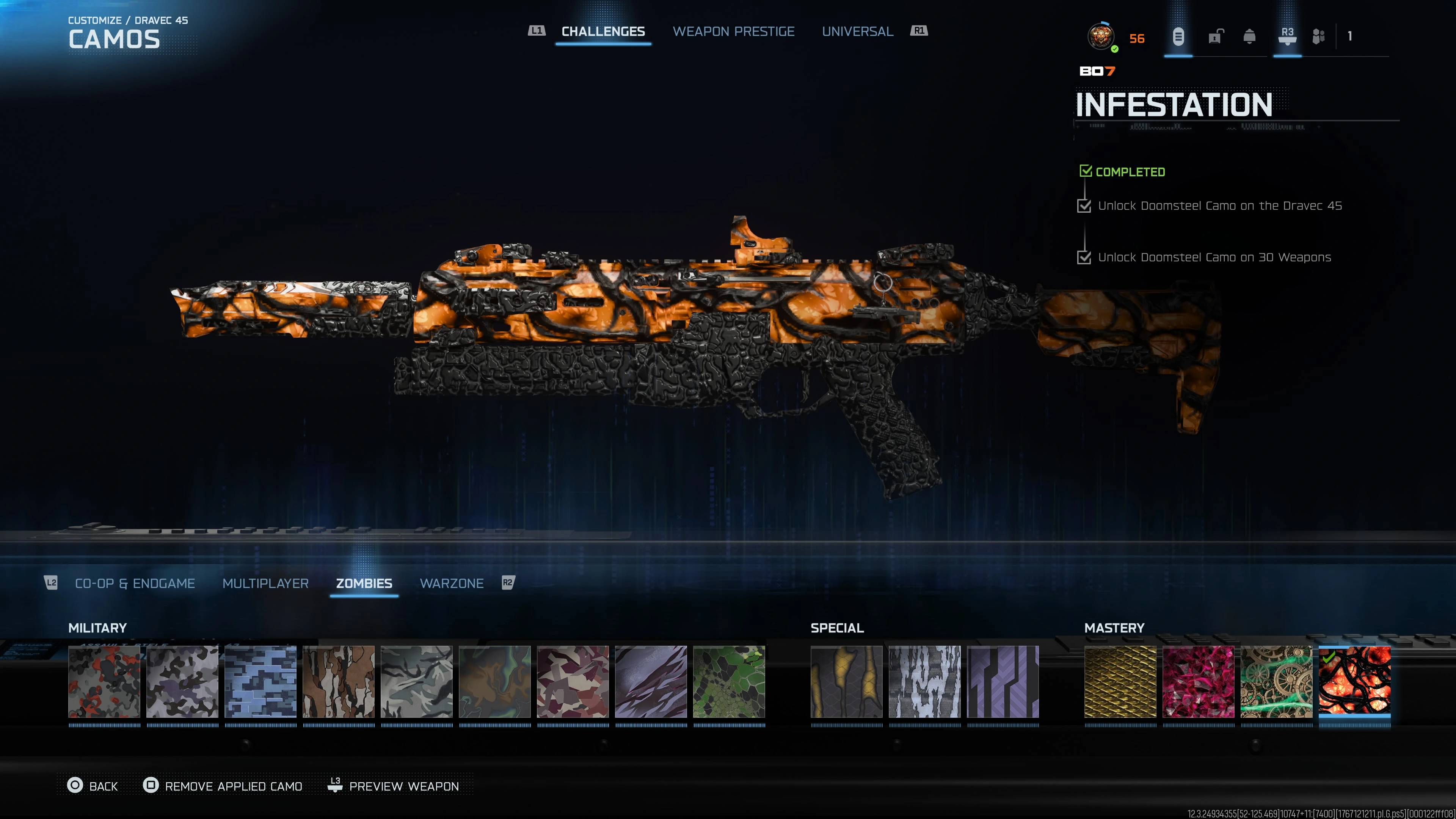Check Unlock Doomsteel Camo on 30 Weapons
This screenshot has height=819, width=1456.
pos(1085,258)
